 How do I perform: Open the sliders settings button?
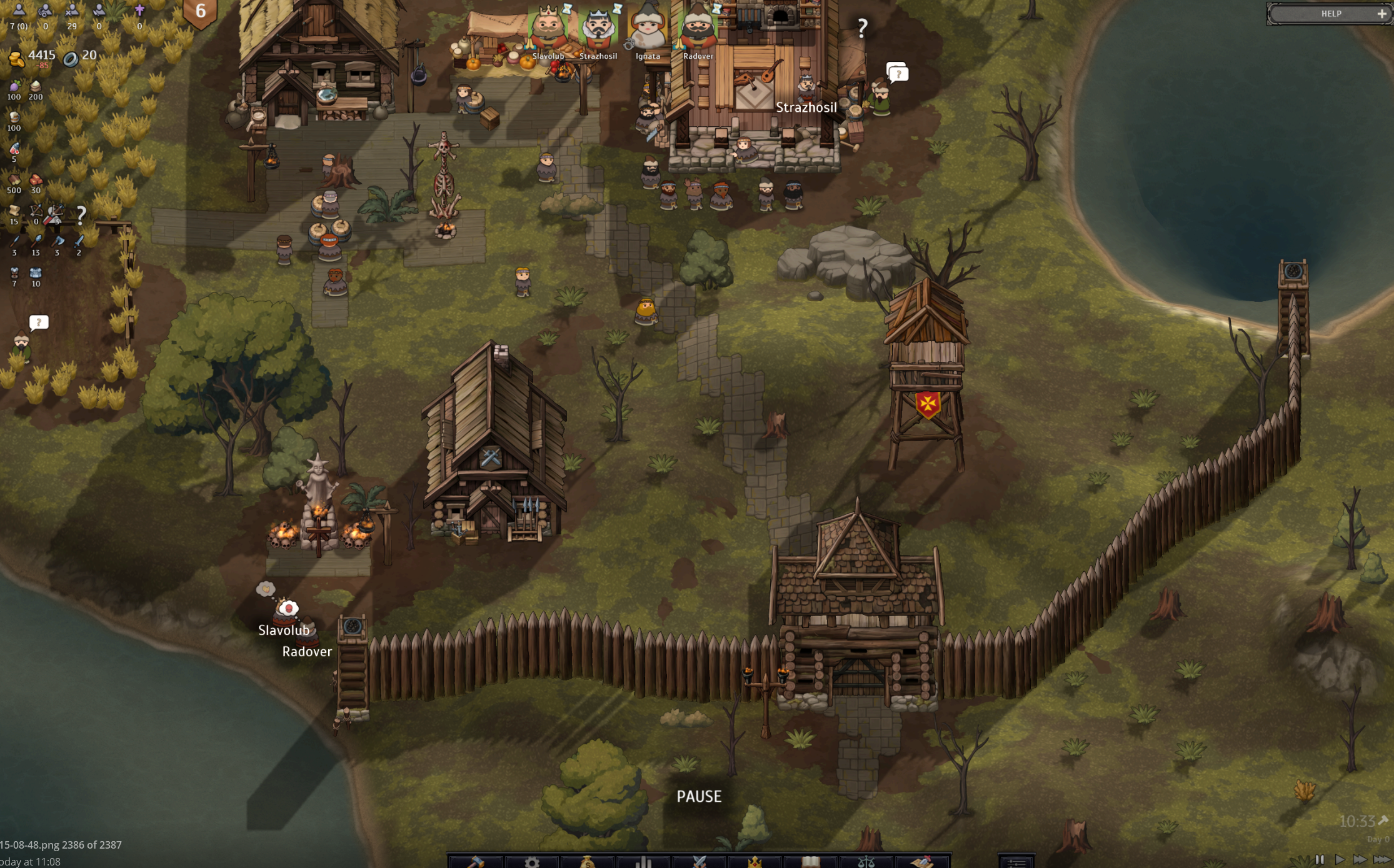click(1016, 862)
